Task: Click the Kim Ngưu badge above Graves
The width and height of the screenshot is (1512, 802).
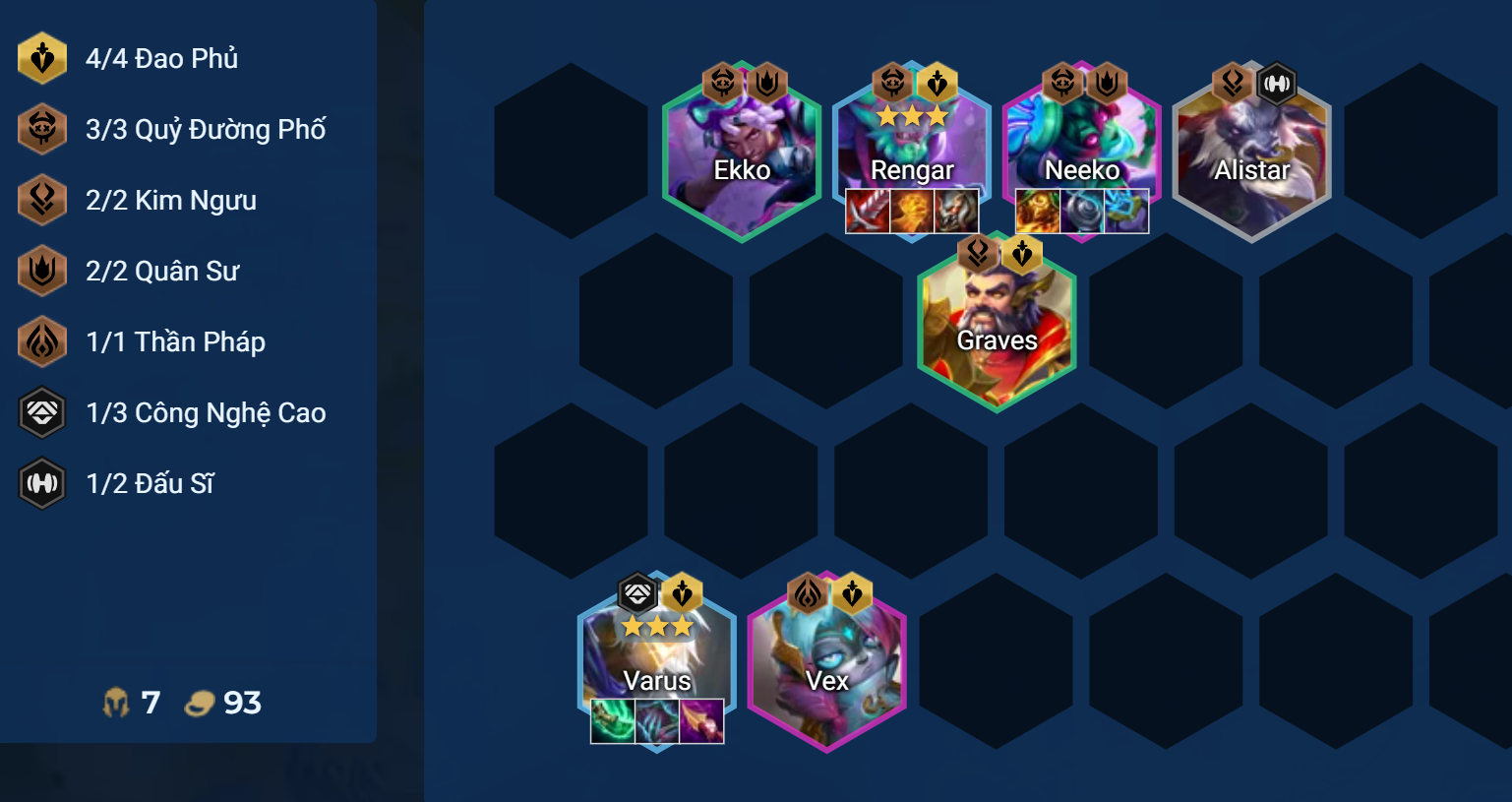Action: pos(978,254)
